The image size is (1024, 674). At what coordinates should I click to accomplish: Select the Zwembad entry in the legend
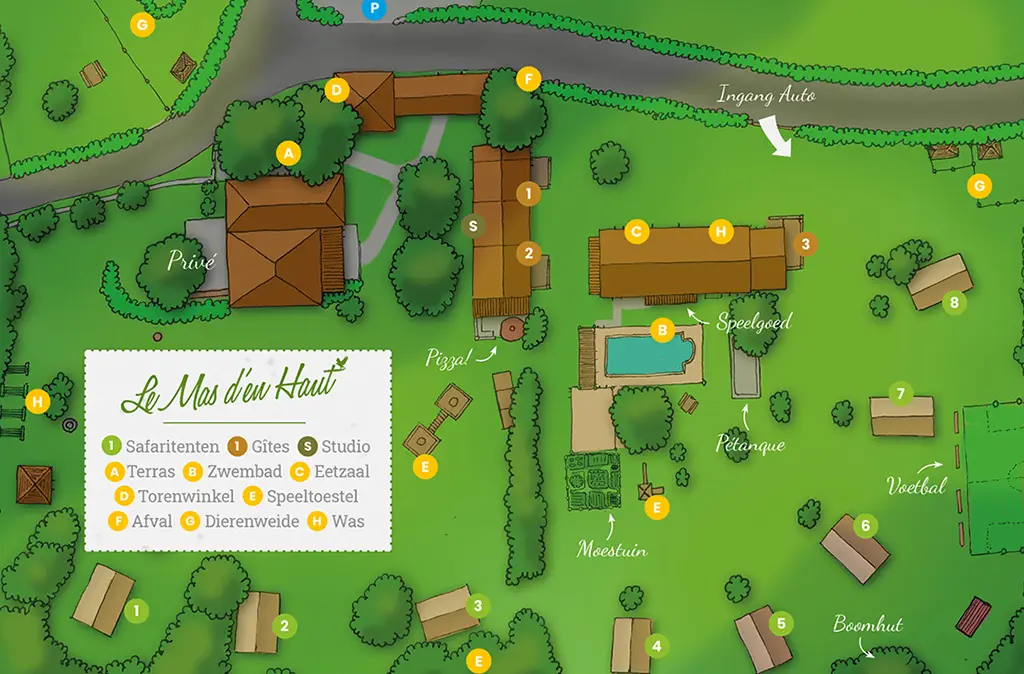click(226, 471)
